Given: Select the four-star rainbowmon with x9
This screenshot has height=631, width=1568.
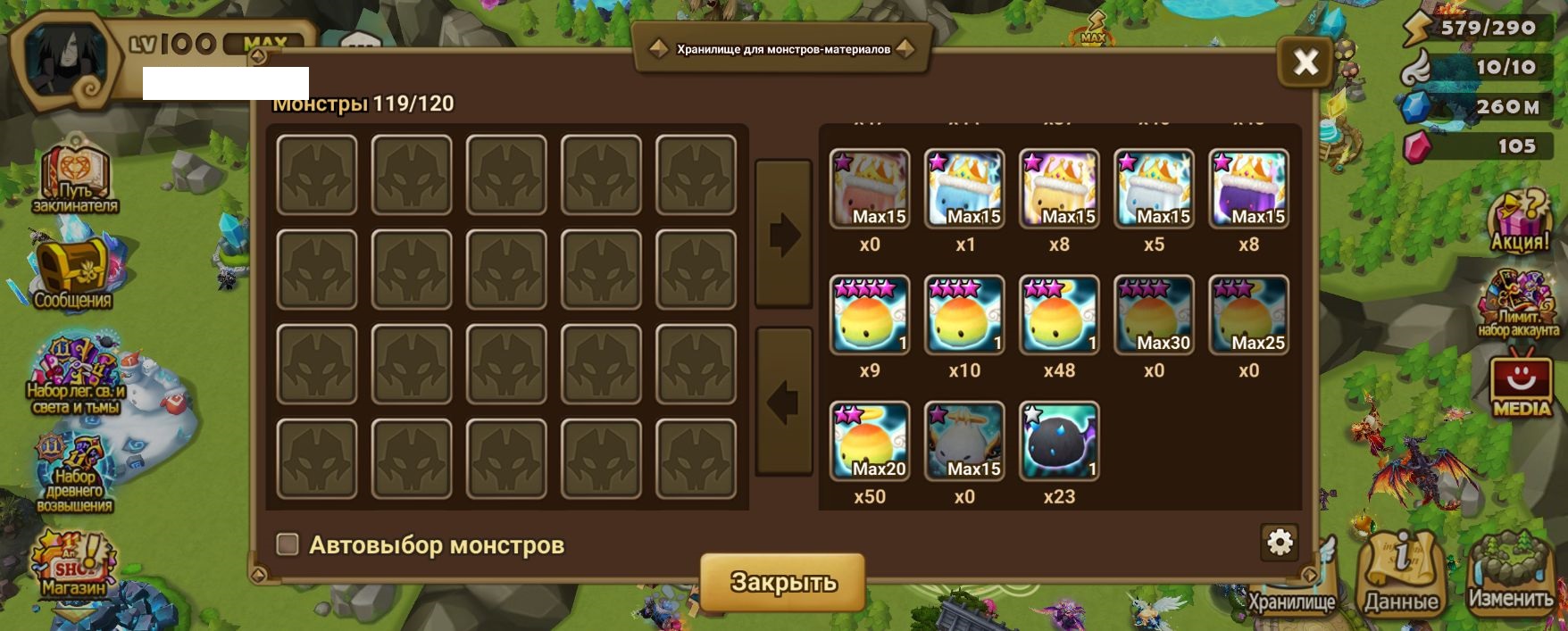Looking at the screenshot, I should pyautogui.click(x=870, y=315).
